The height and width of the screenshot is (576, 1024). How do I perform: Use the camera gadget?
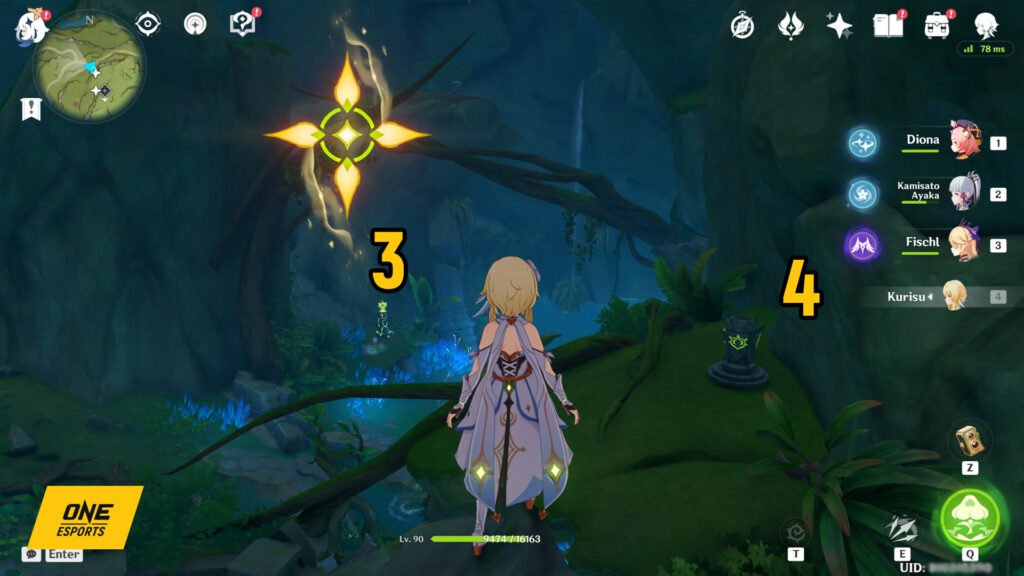968,439
